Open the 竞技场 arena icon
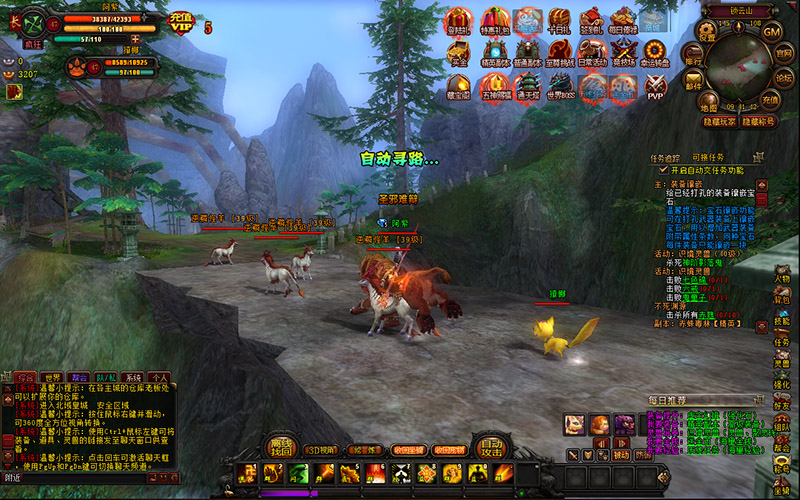This screenshot has height=500, width=800. (623, 53)
